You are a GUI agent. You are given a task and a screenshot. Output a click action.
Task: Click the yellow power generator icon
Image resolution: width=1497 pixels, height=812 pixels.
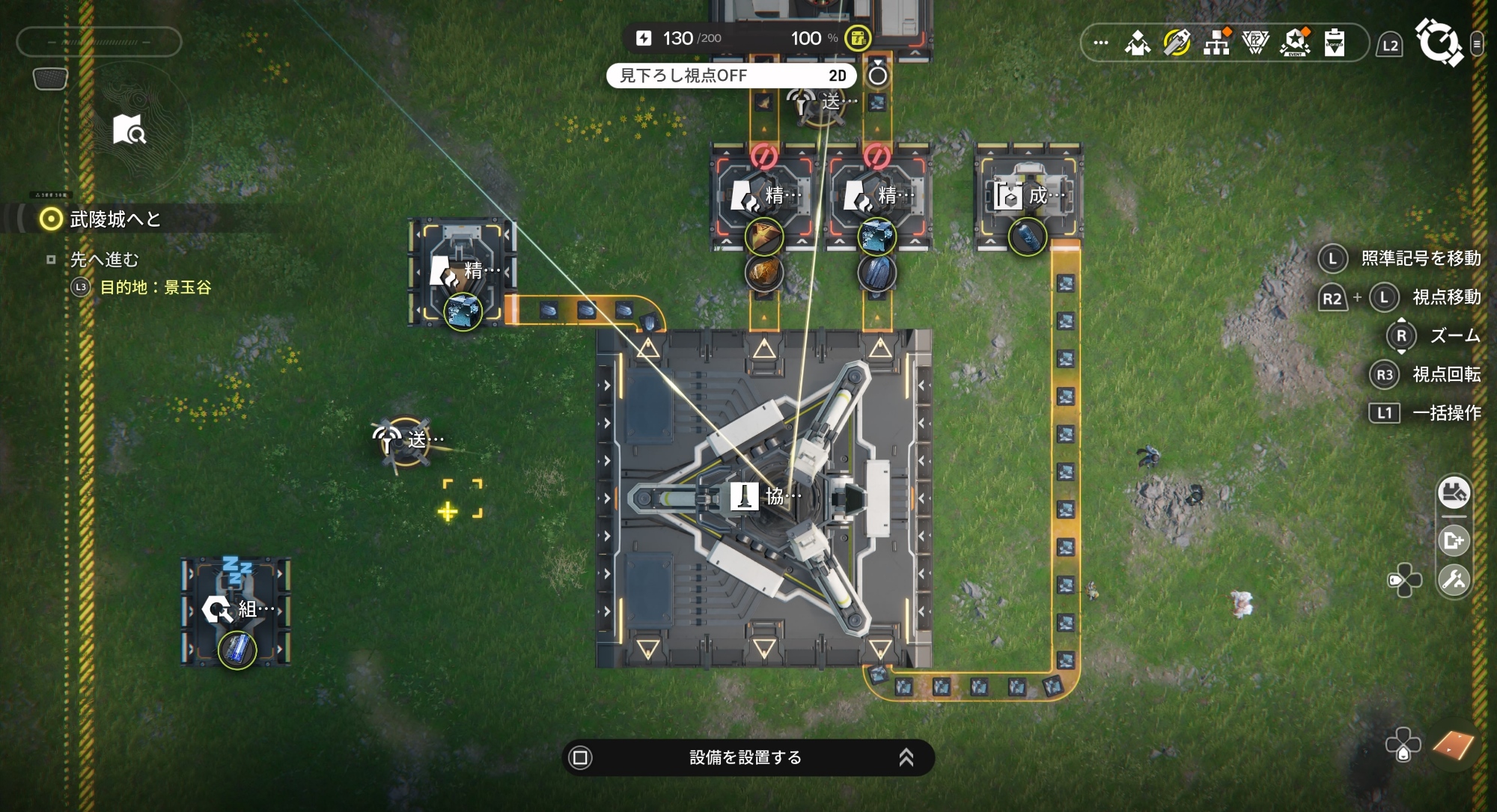coord(858,37)
